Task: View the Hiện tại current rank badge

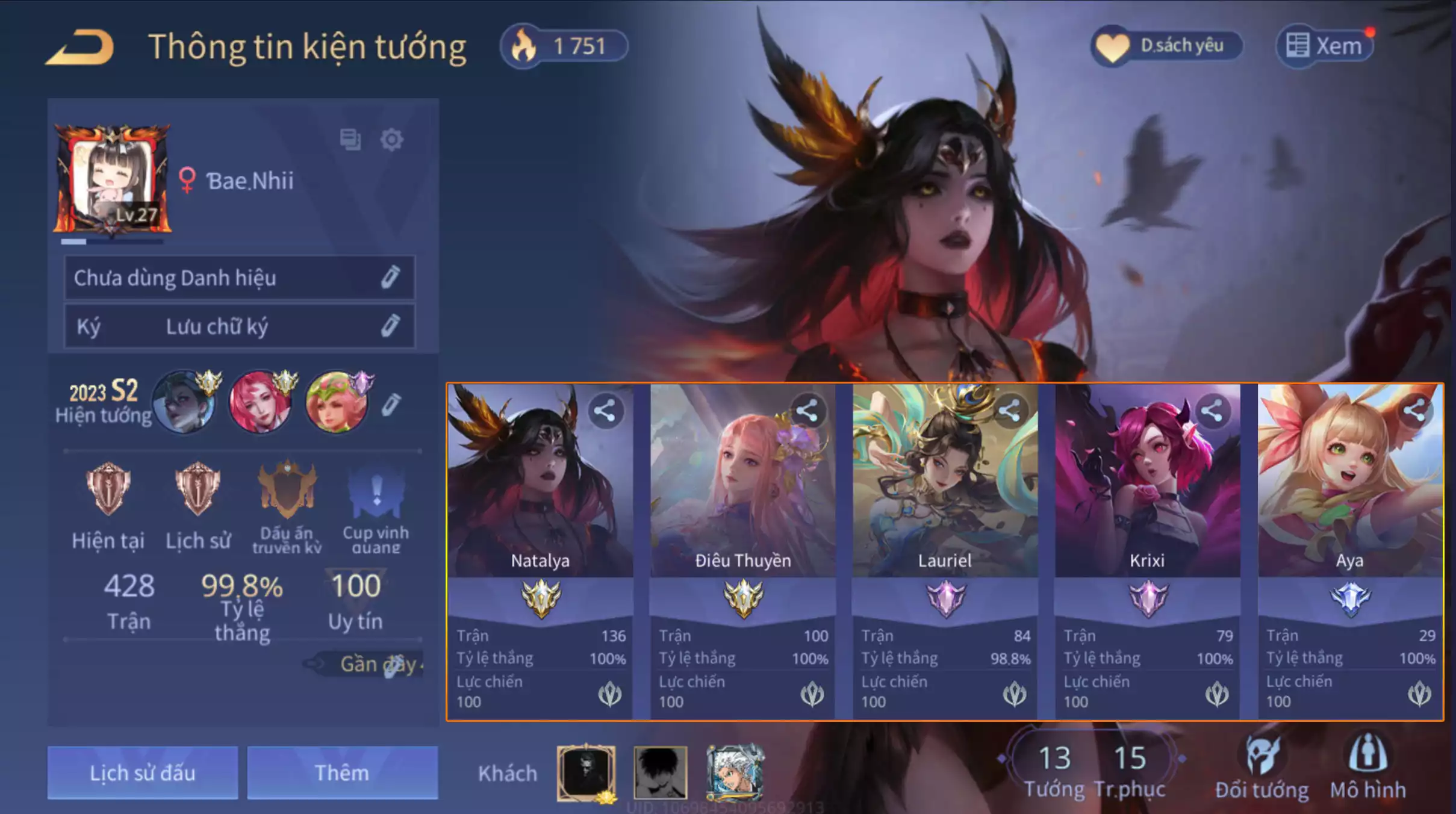Action: [x=108, y=489]
